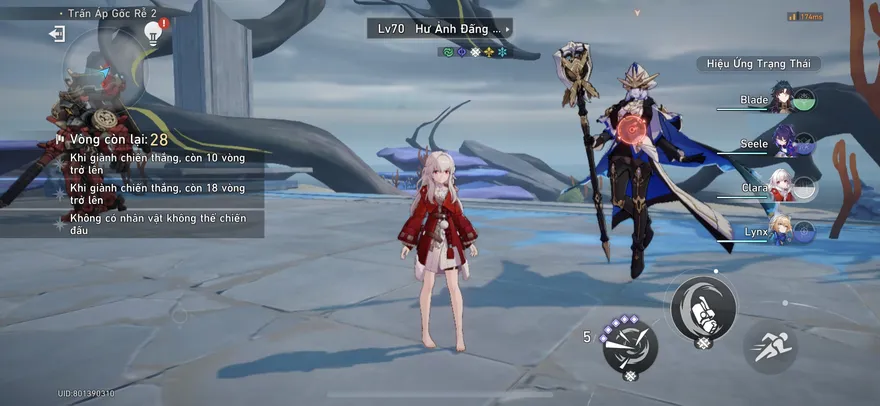
Task: Use the basic attack button
Action: 703,307
